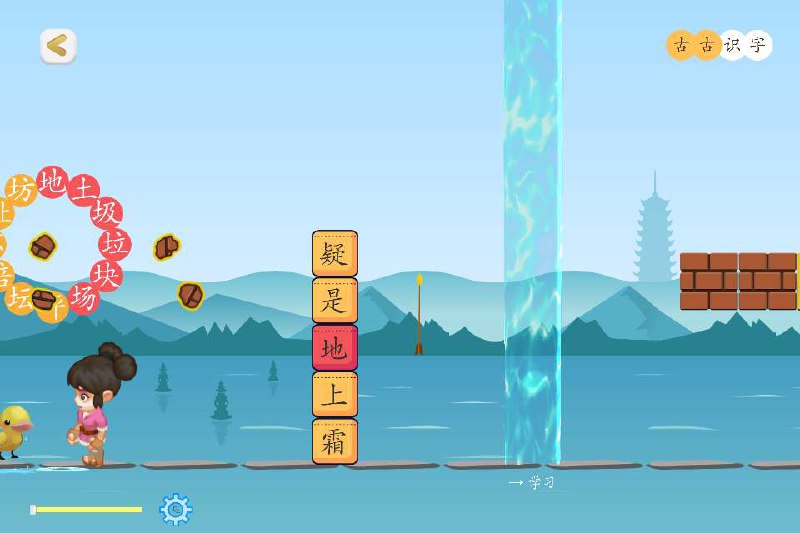800x533 pixels.
Task: Go back using the yellow arrow button
Action: click(58, 45)
